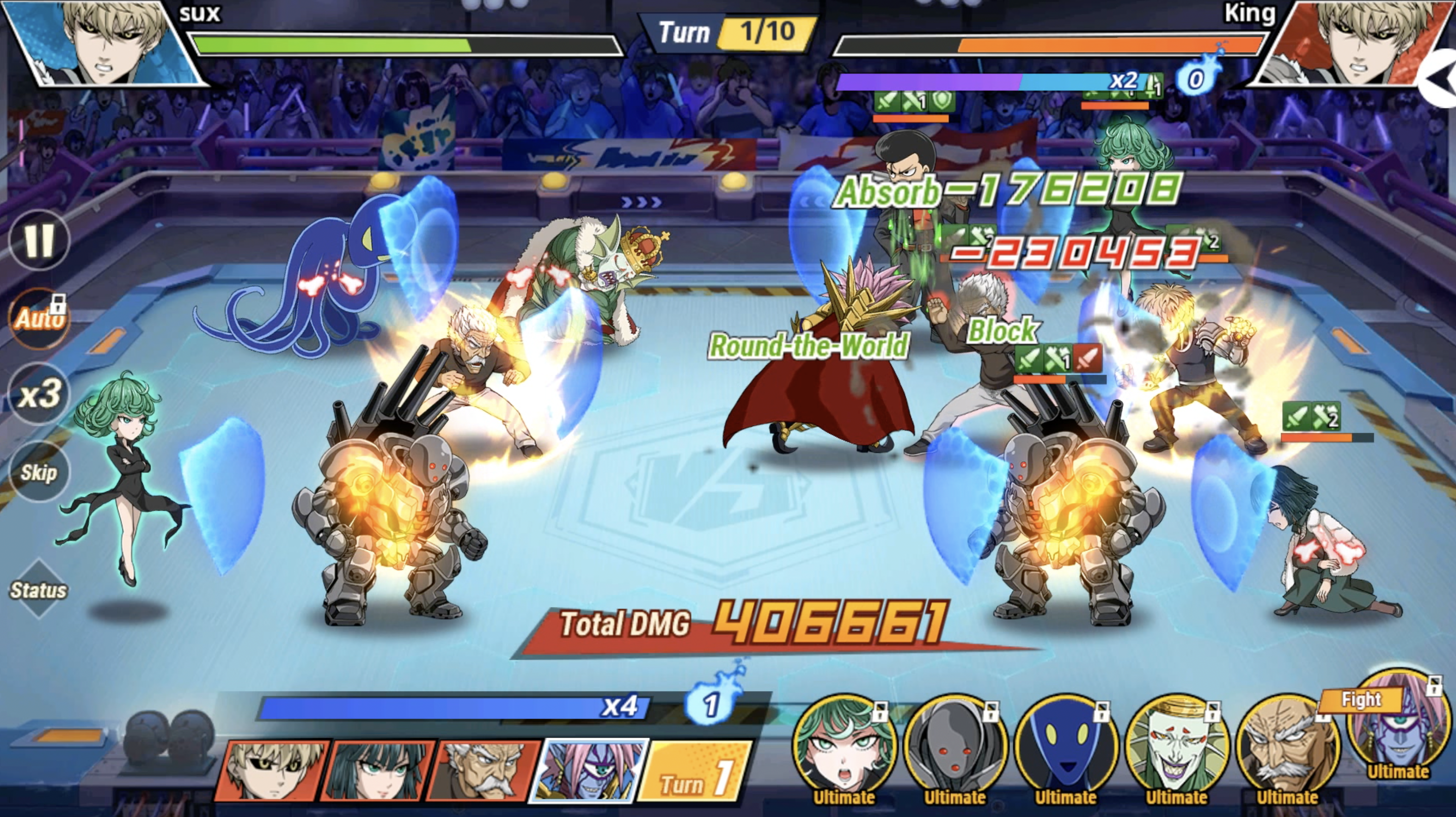Select Genos portrait in turn order

click(x=272, y=770)
